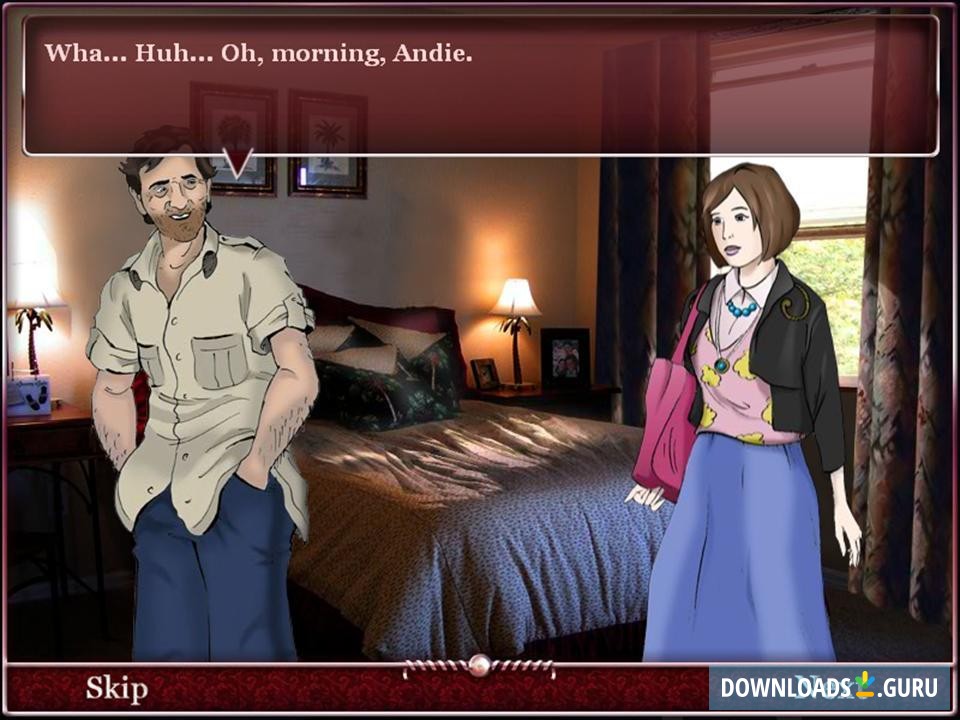Skip the dialogue scene

pyautogui.click(x=116, y=688)
